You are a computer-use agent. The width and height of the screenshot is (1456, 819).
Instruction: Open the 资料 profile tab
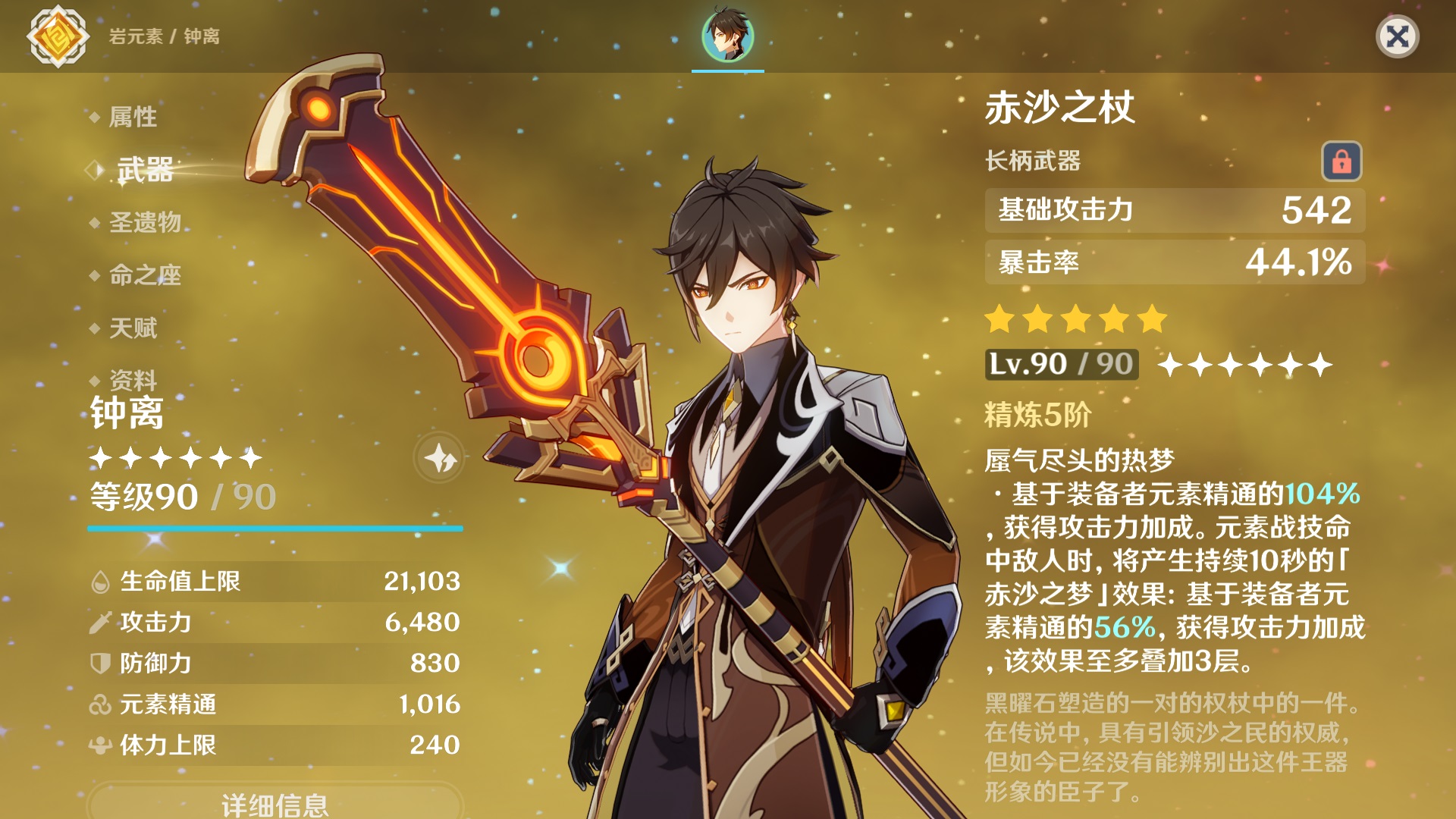point(133,378)
